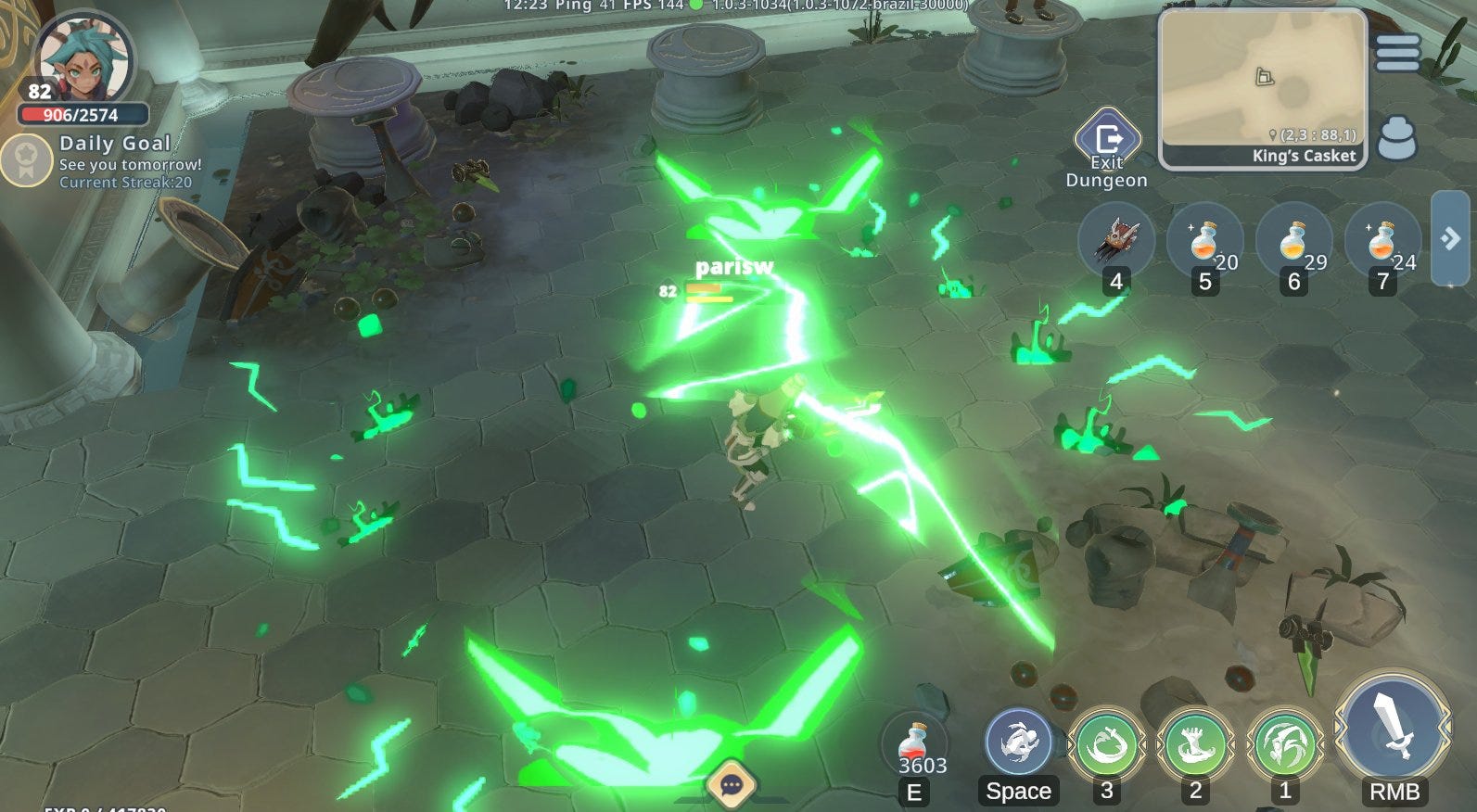Expand the quick item bar arrow

1450,239
